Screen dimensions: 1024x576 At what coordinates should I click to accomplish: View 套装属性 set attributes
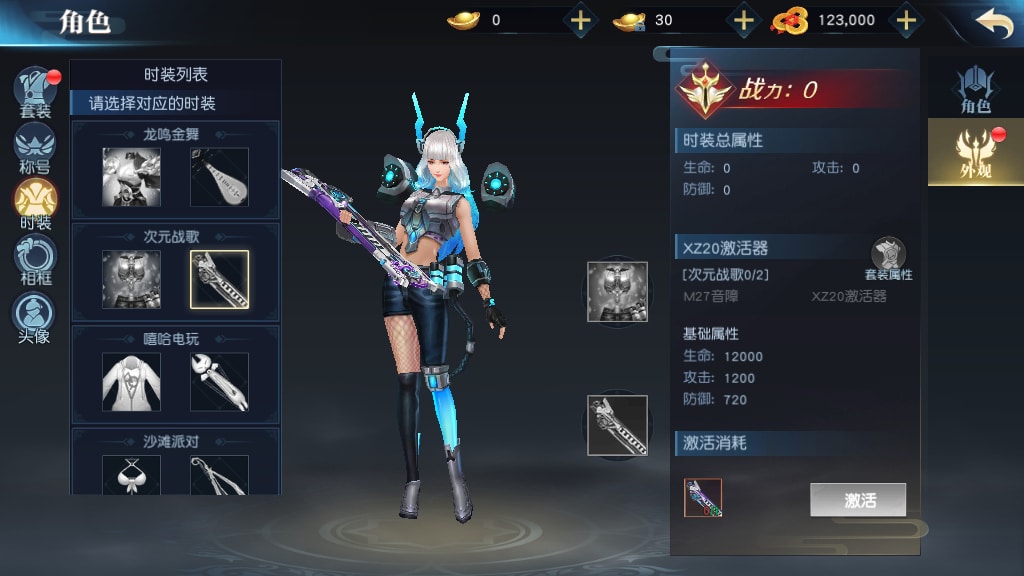pos(888,259)
